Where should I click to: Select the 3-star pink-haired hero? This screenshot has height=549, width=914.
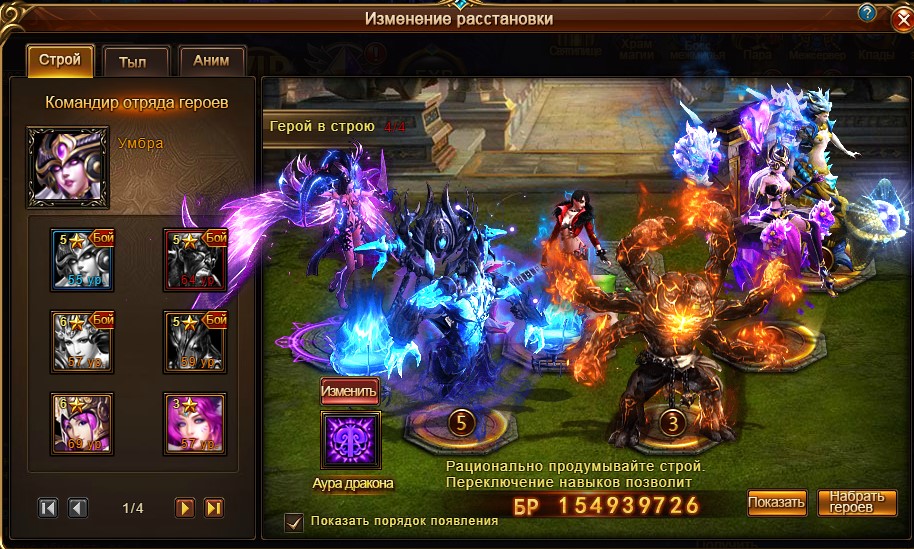[x=194, y=423]
